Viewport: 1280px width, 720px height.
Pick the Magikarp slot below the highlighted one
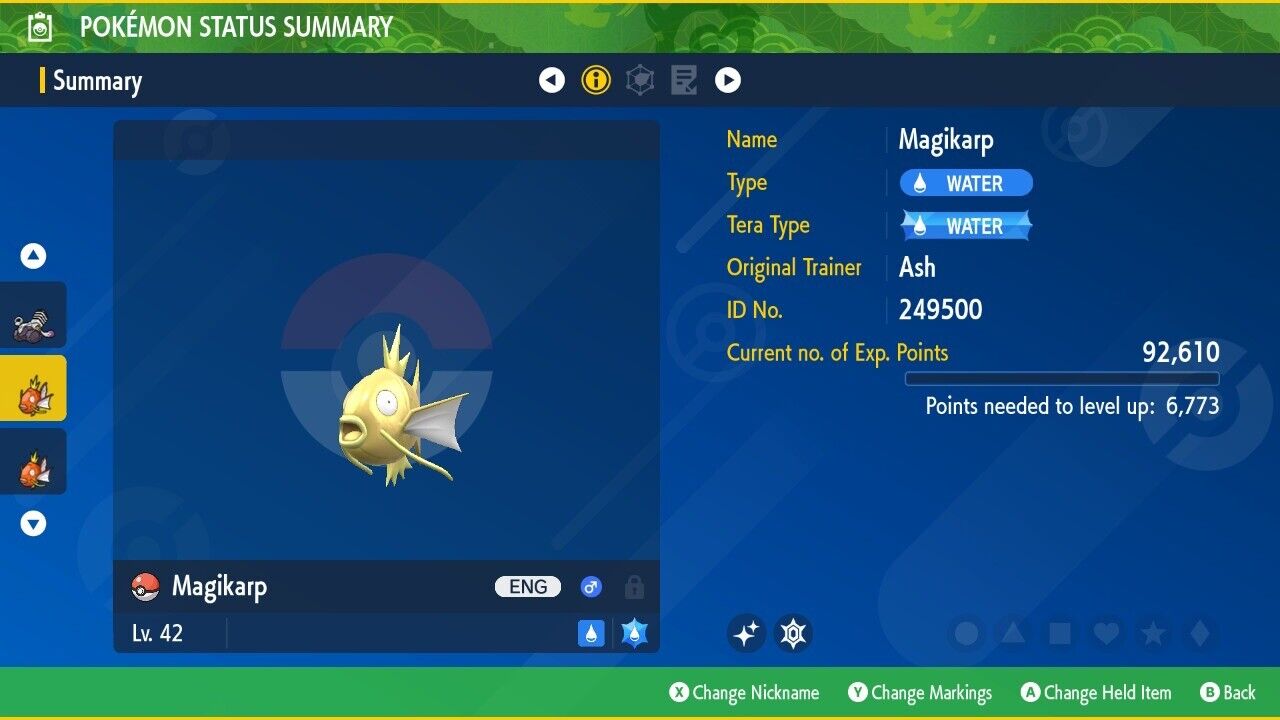[33, 462]
